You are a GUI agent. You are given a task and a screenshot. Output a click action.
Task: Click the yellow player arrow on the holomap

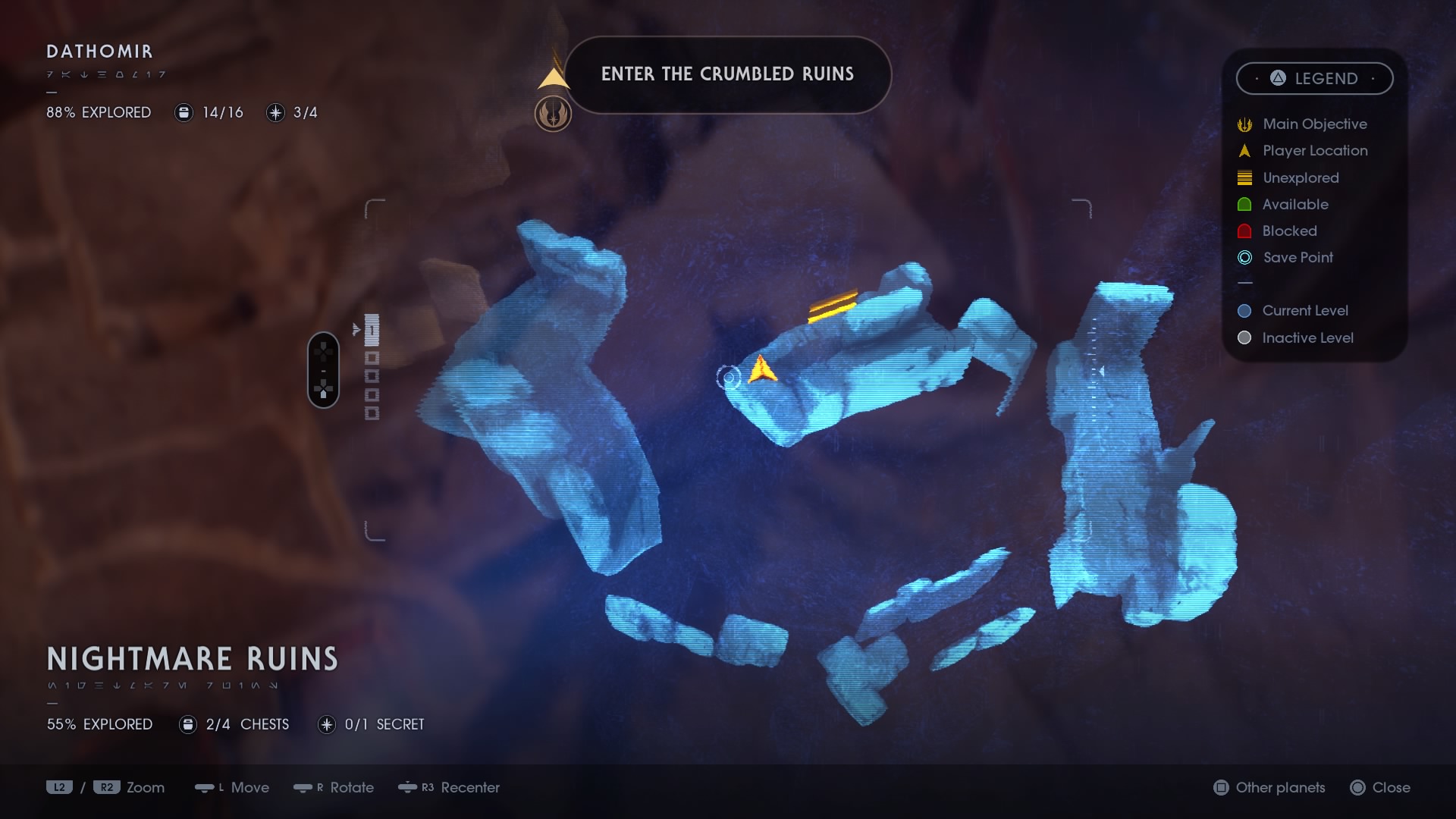click(762, 369)
